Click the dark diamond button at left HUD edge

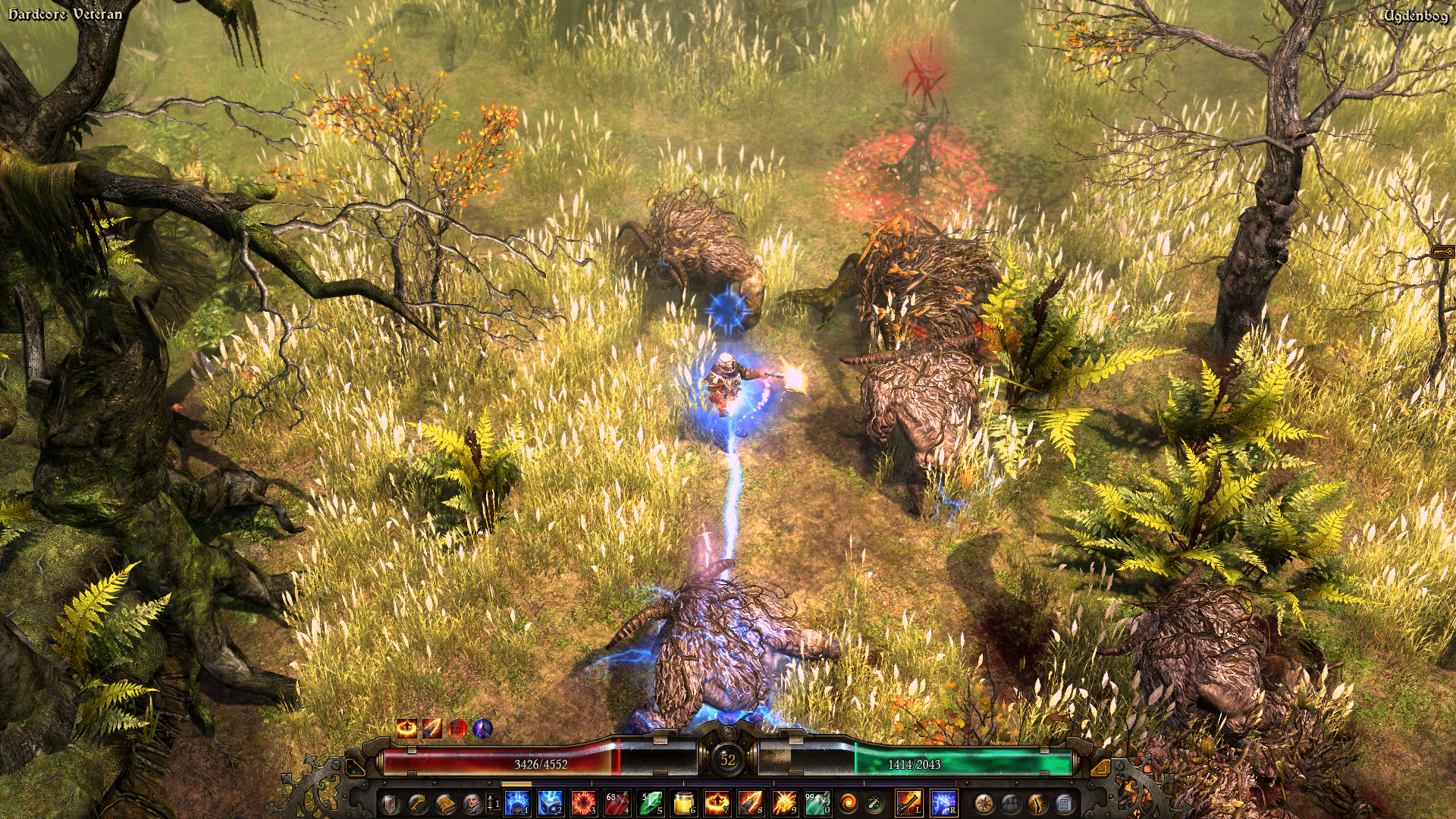pos(353,767)
